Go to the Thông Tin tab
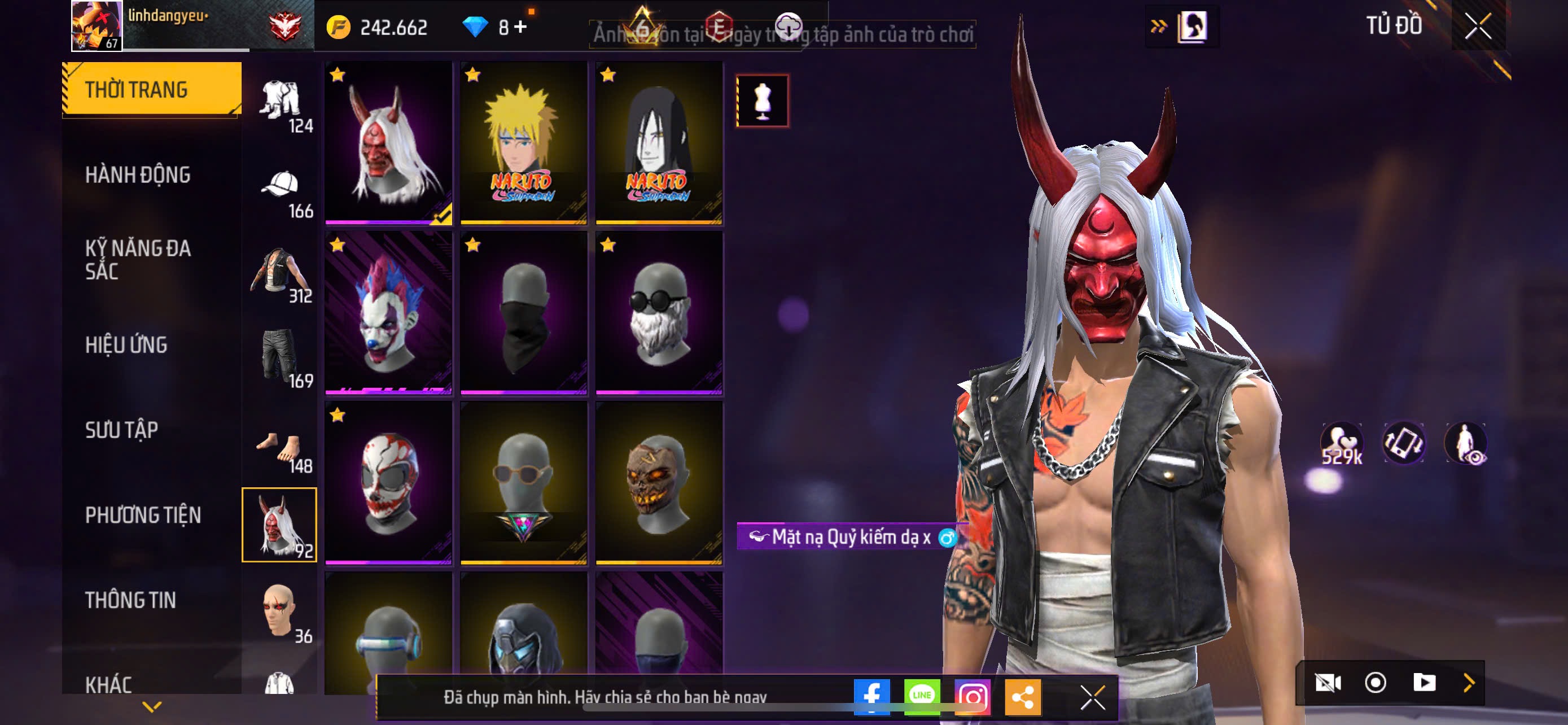 coord(130,600)
